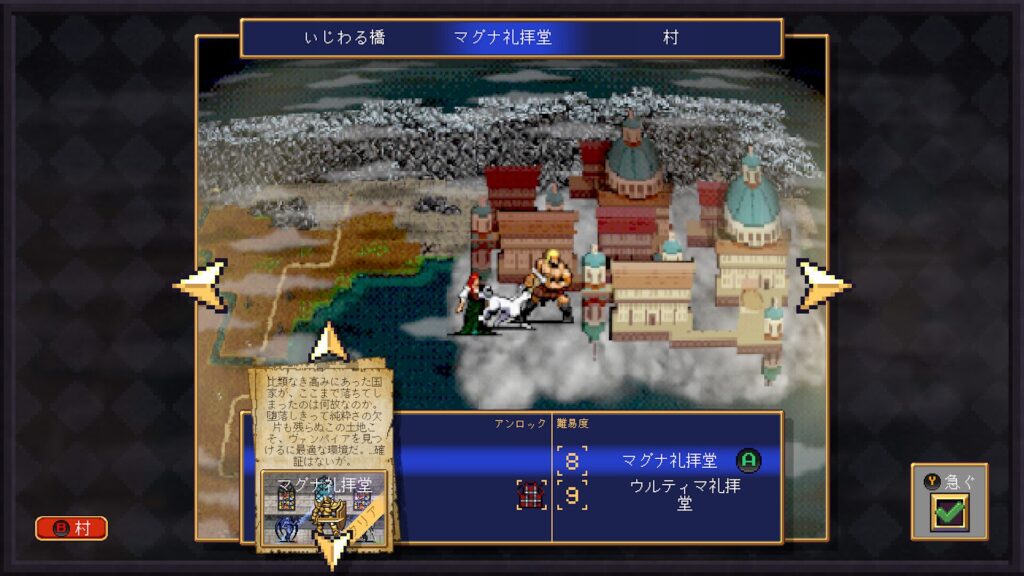Click the down arrow below the stage card
The image size is (1024, 576).
[x=331, y=550]
